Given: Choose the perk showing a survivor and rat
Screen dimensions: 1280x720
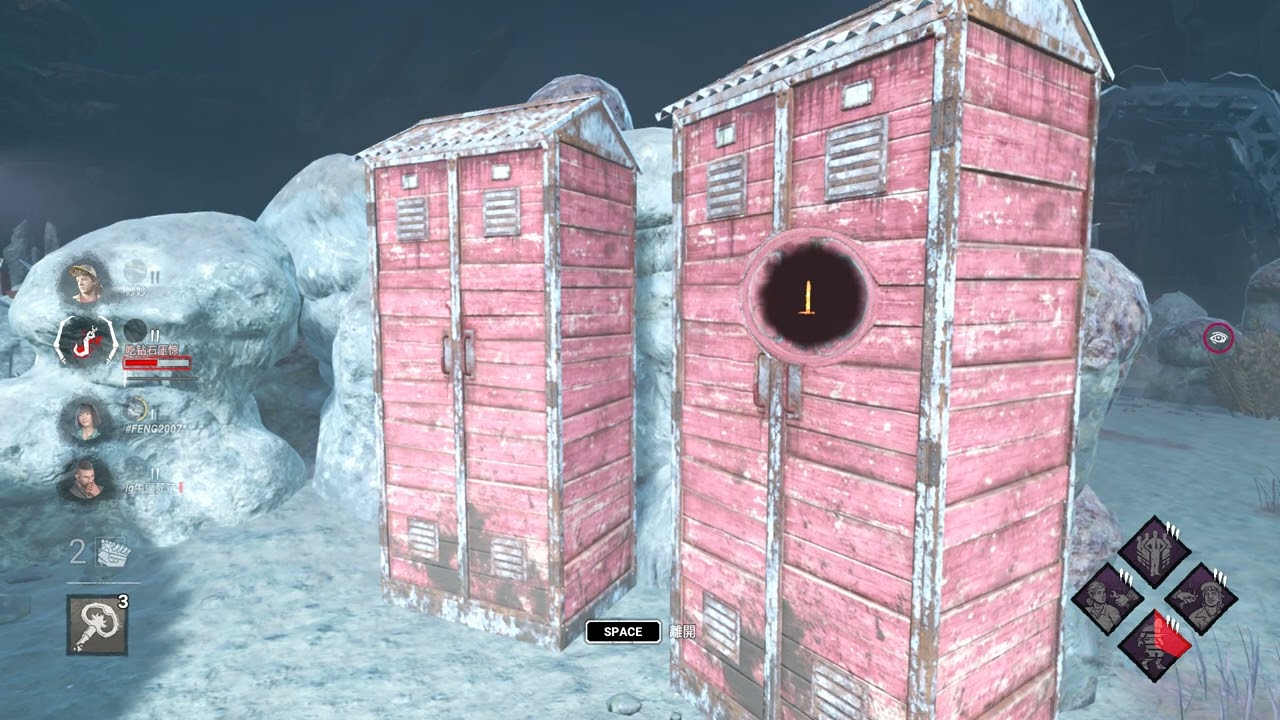Looking at the screenshot, I should coord(1200,598).
